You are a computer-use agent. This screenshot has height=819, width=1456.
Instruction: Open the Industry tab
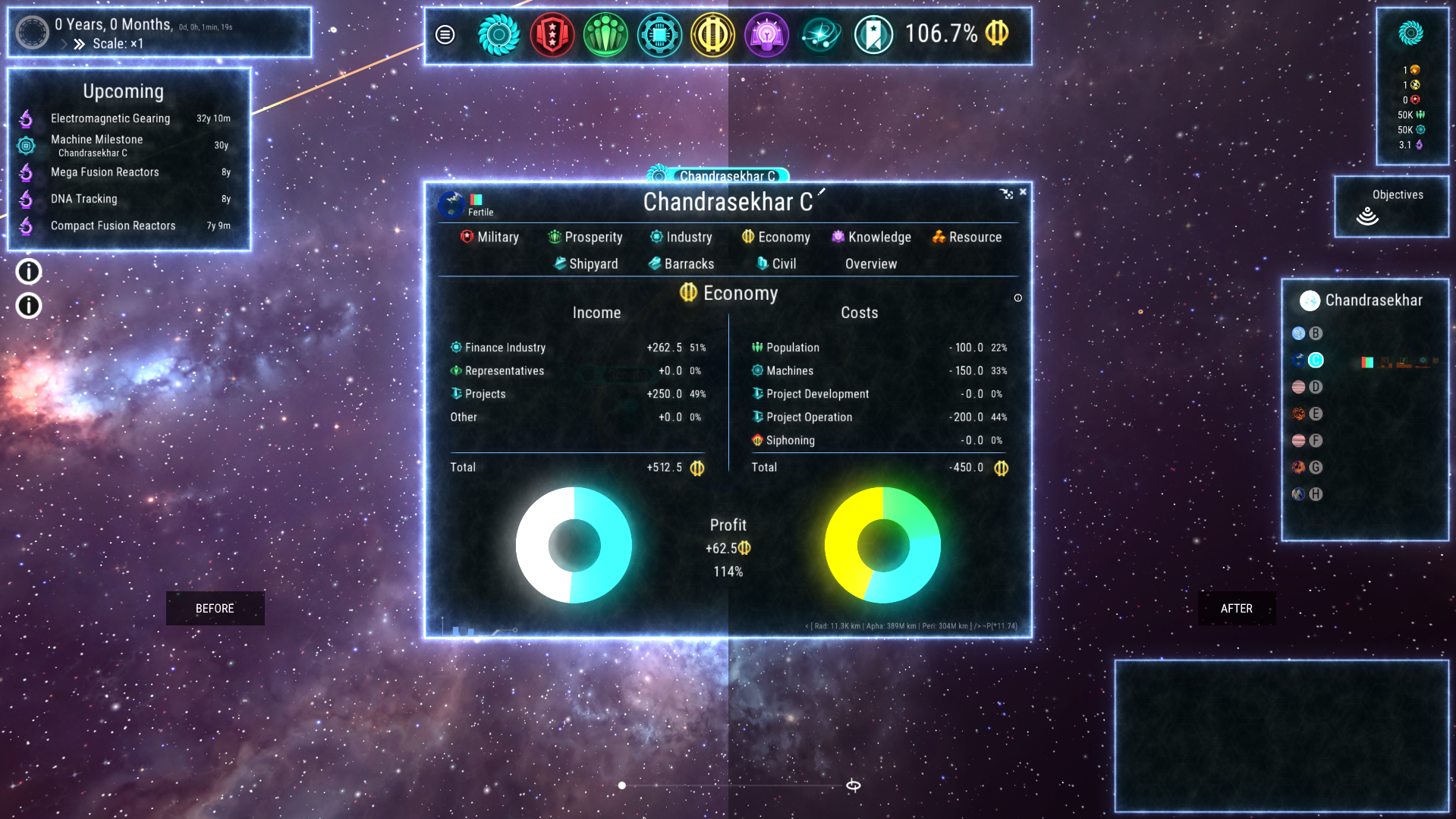pyautogui.click(x=681, y=238)
